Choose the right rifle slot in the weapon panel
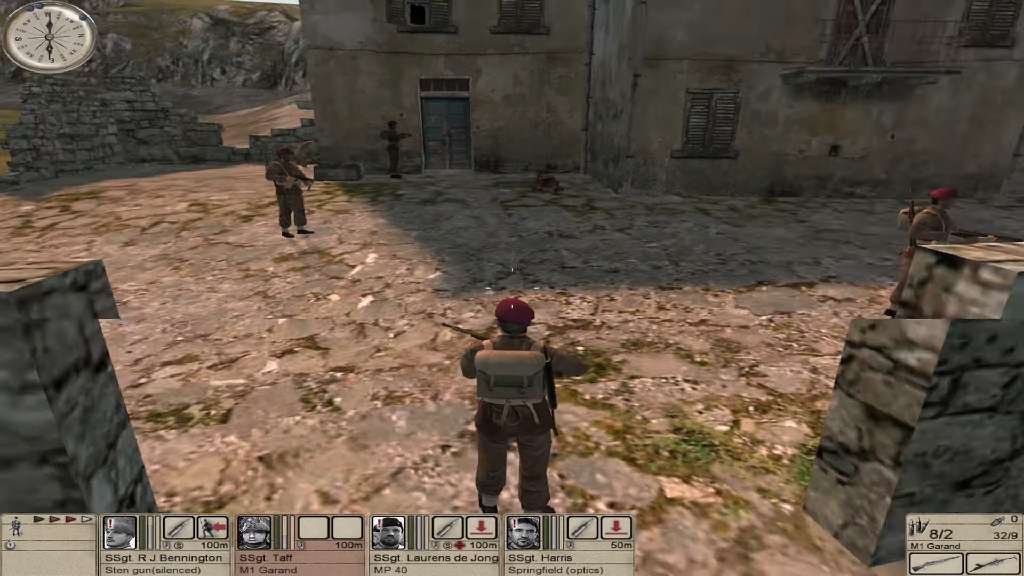1024x576 pixels. 991,563
